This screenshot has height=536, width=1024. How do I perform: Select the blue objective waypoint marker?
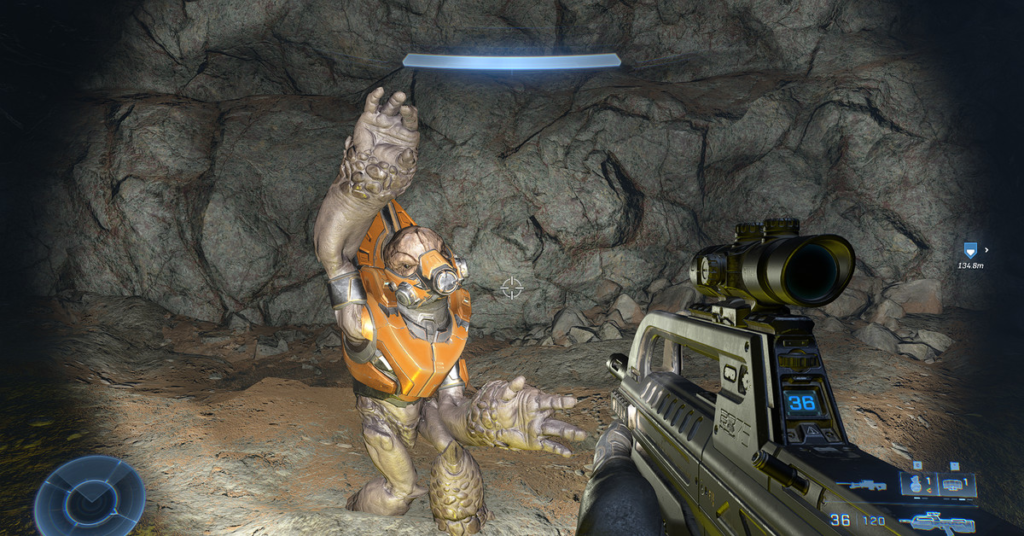968,251
